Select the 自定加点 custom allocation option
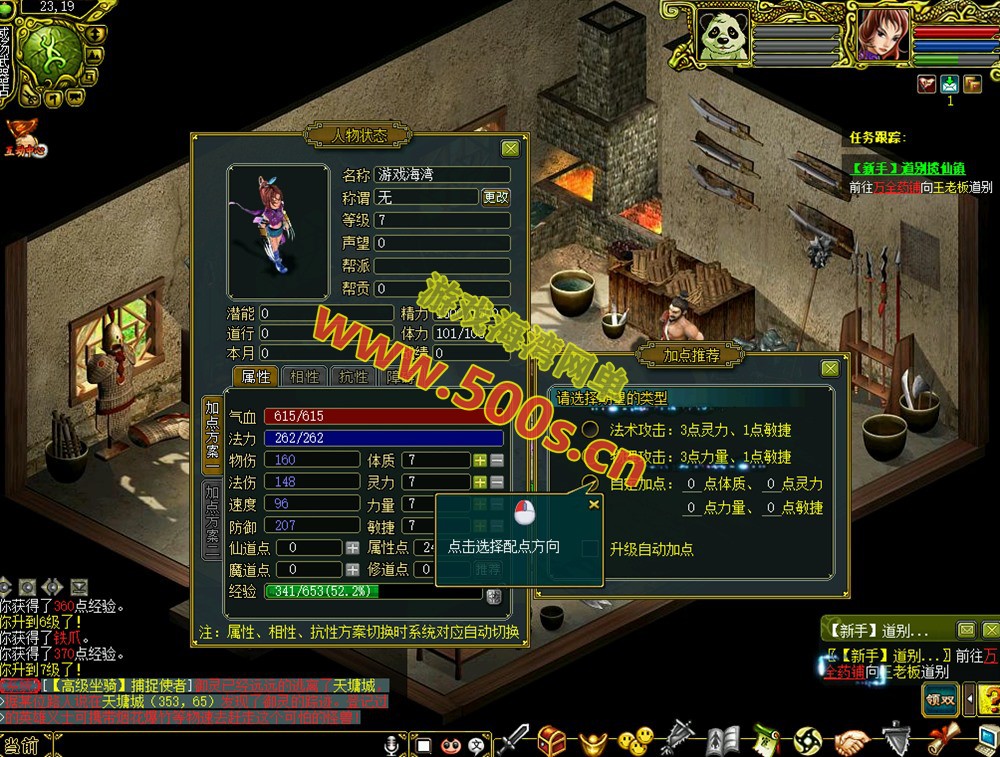Screen dimensions: 1000x757 click(x=591, y=484)
